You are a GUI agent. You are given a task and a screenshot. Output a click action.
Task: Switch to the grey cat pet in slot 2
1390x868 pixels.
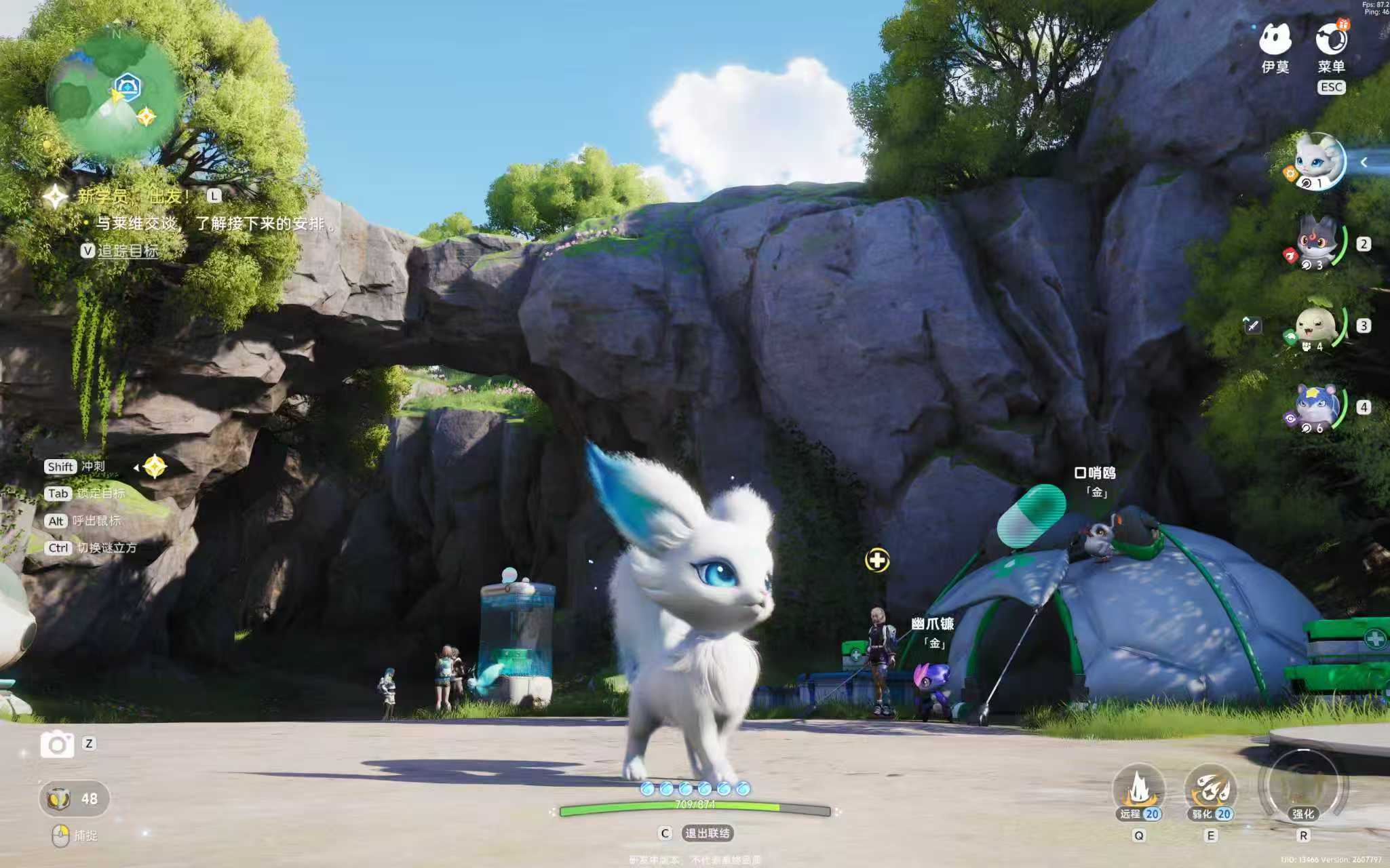pos(1316,243)
